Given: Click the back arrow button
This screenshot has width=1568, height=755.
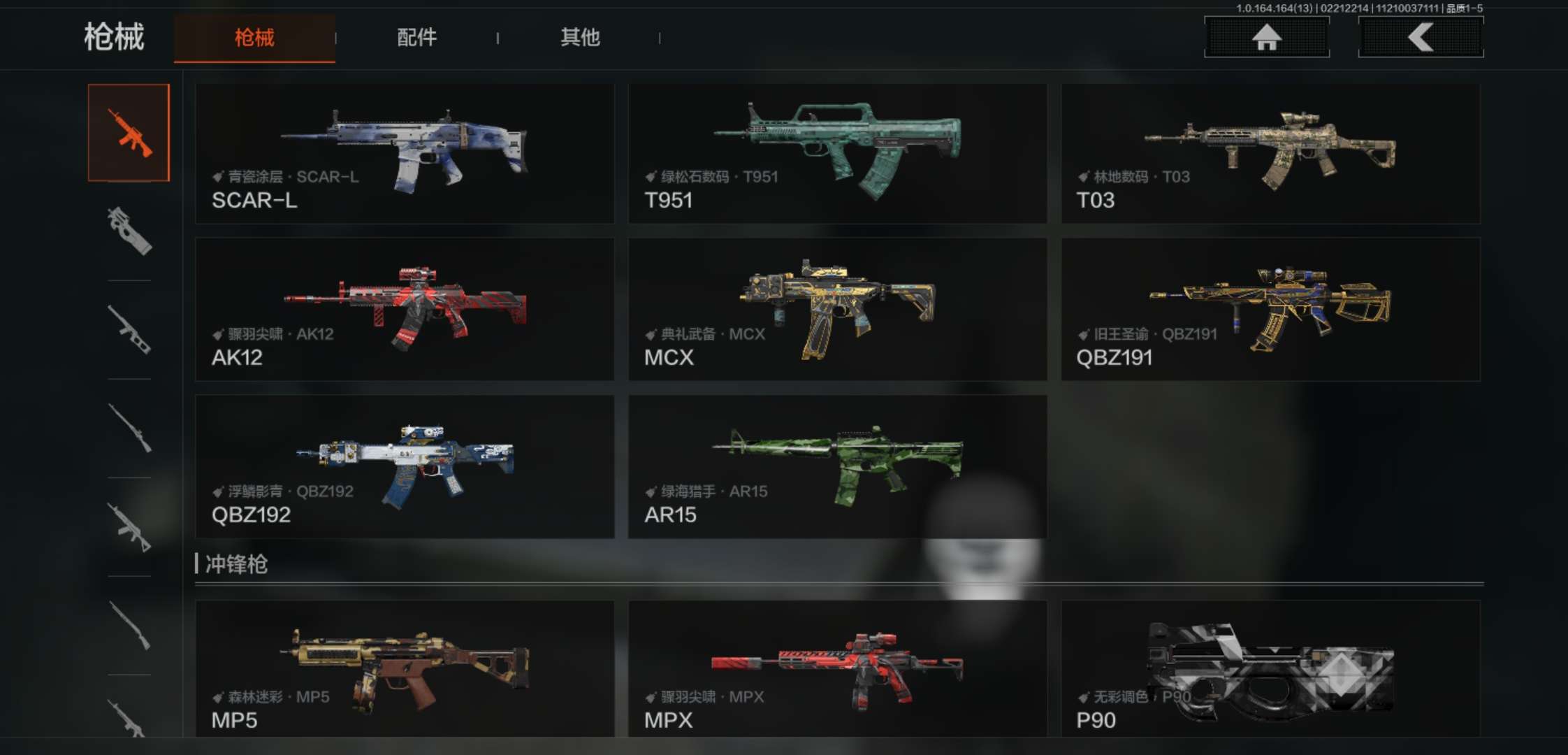Looking at the screenshot, I should click(1421, 37).
